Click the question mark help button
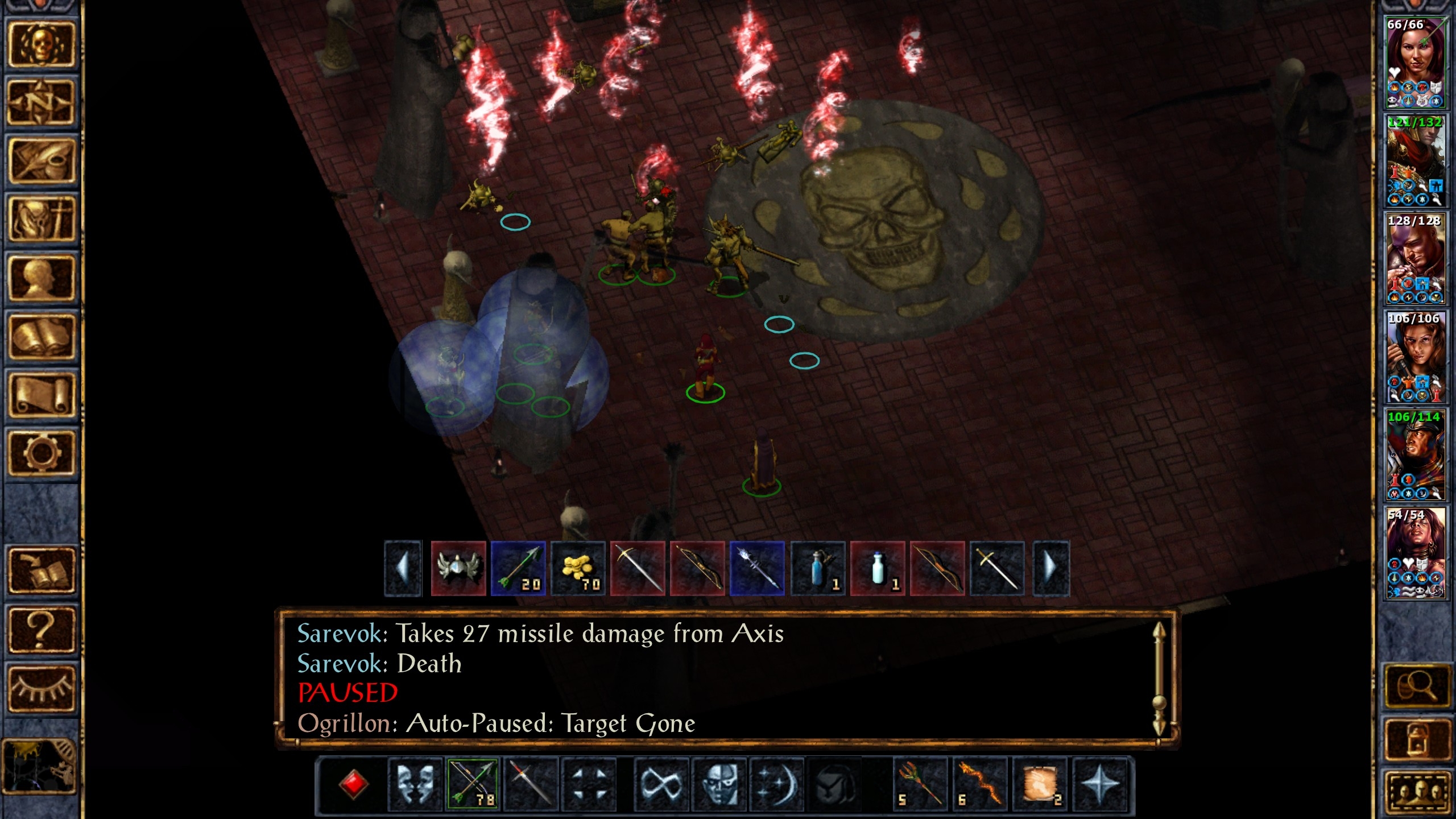This screenshot has width=1456, height=819. tap(41, 630)
